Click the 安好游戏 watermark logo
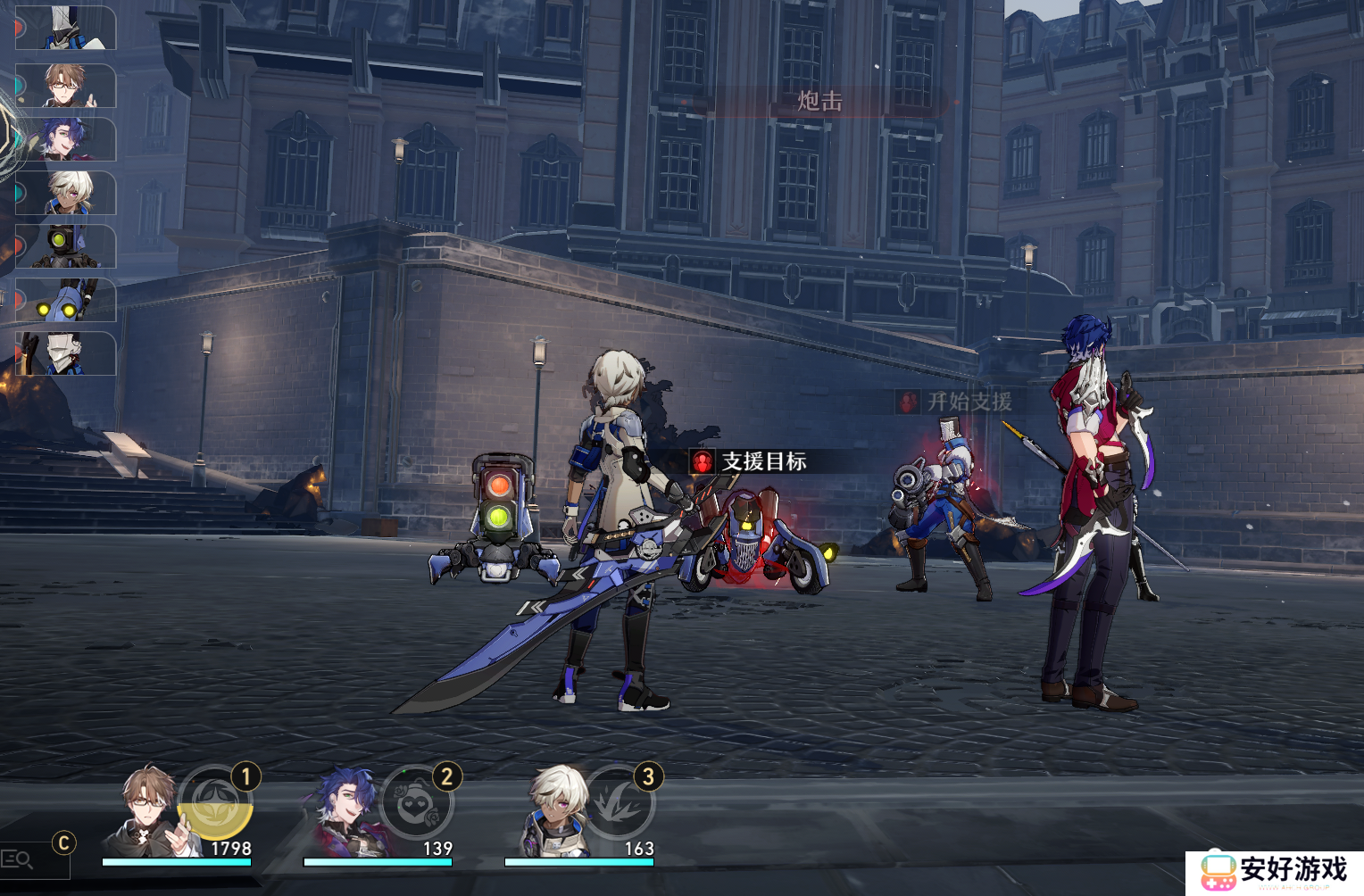This screenshot has height=896, width=1364. point(1274,871)
